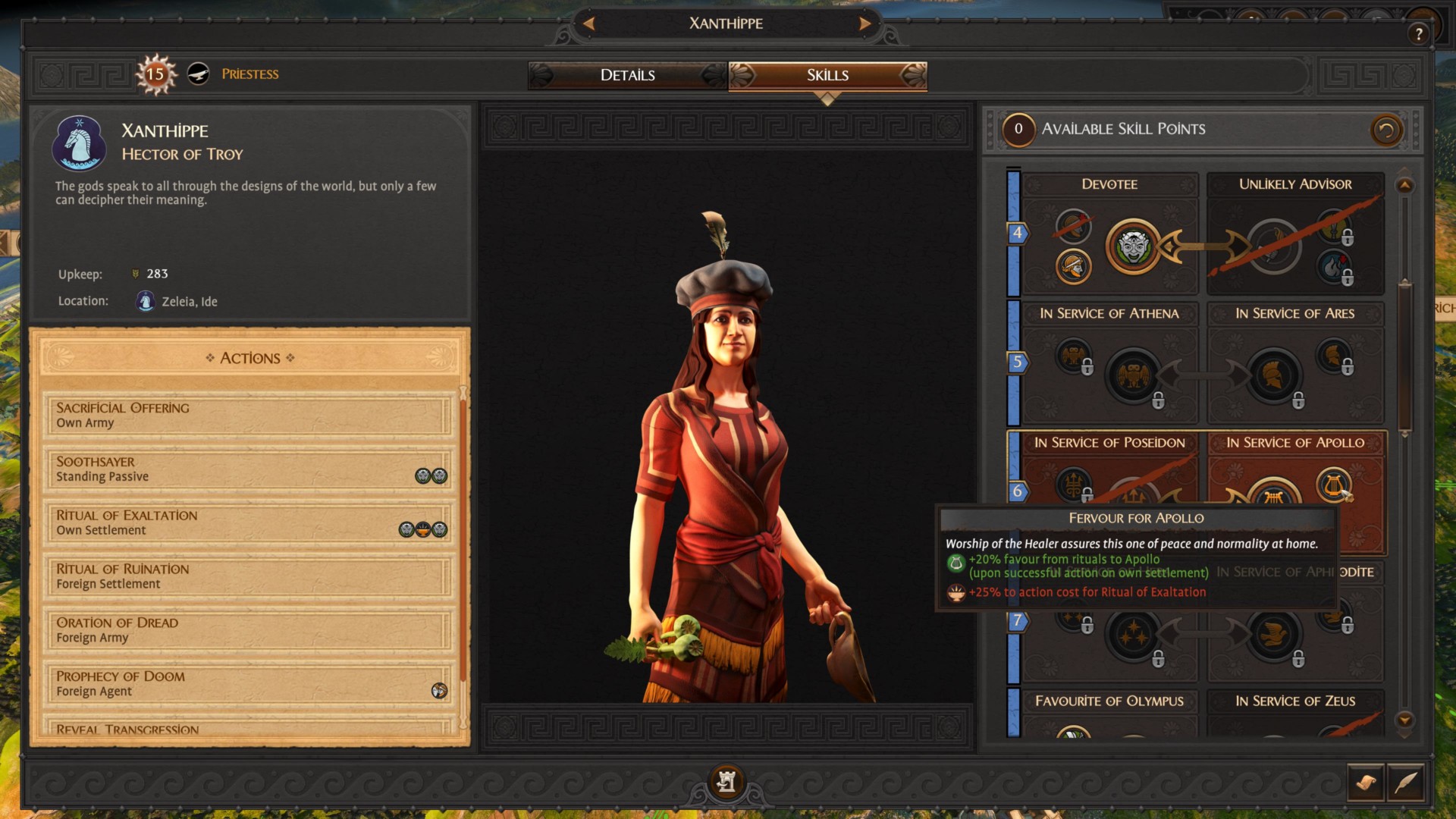Viewport: 1456px width, 819px height.
Task: Pick the Ritual of Ruination action
Action: [247, 576]
